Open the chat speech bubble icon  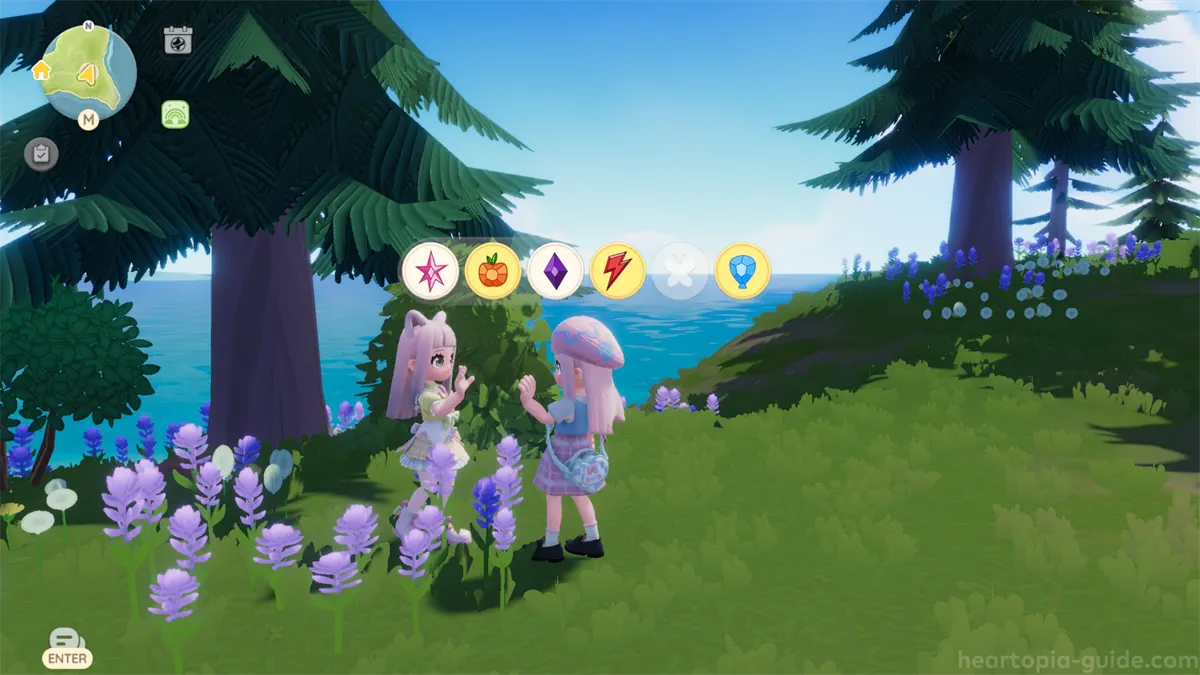point(66,640)
